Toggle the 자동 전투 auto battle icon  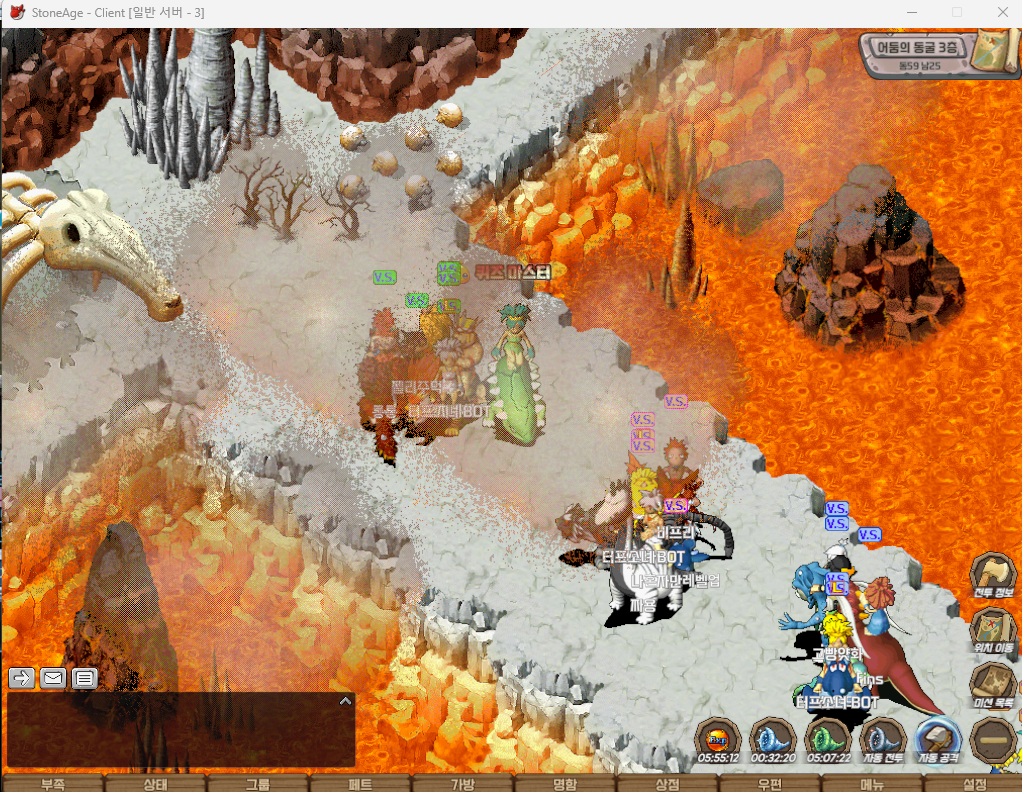(883, 740)
